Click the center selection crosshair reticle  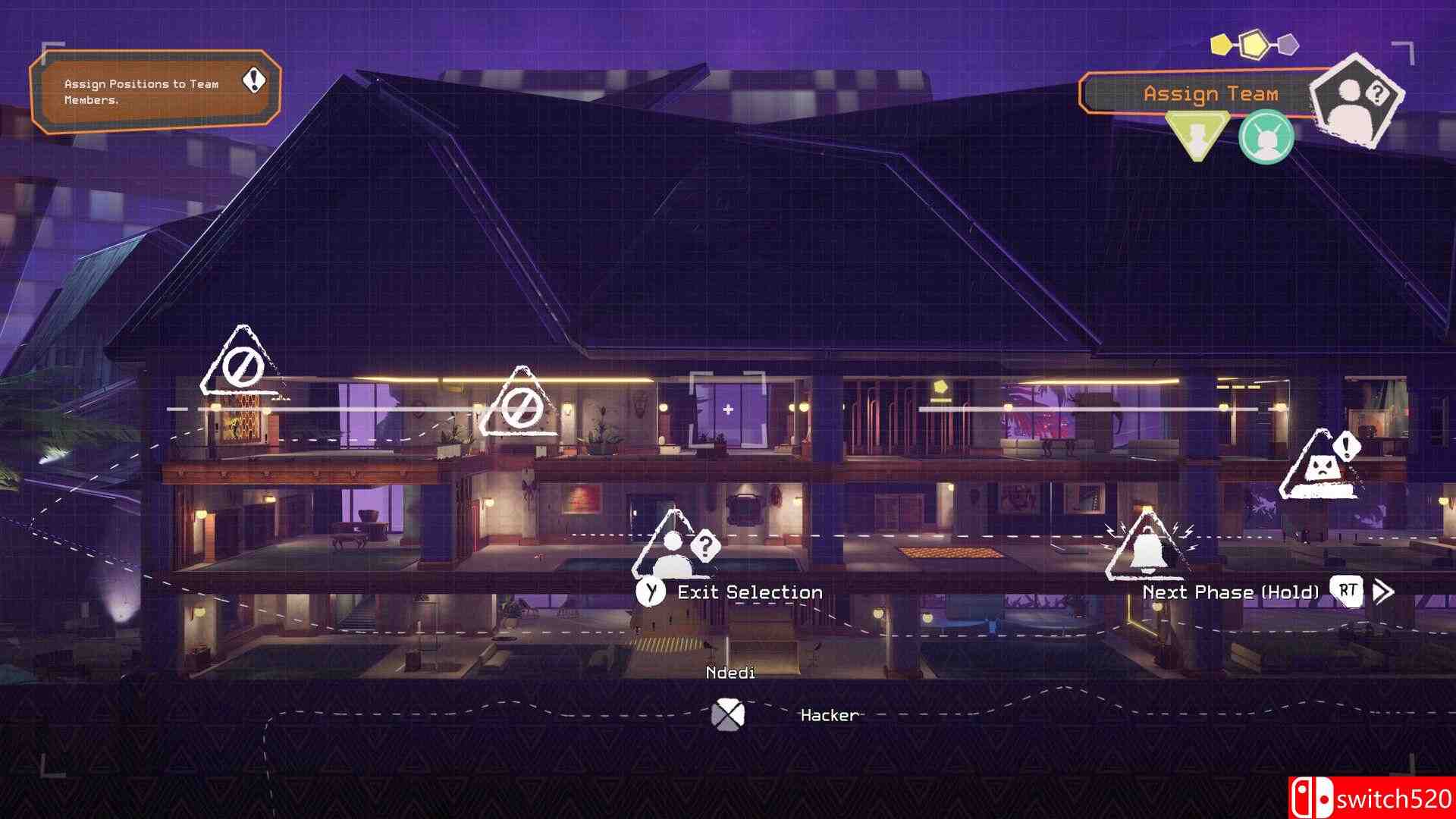click(x=728, y=410)
